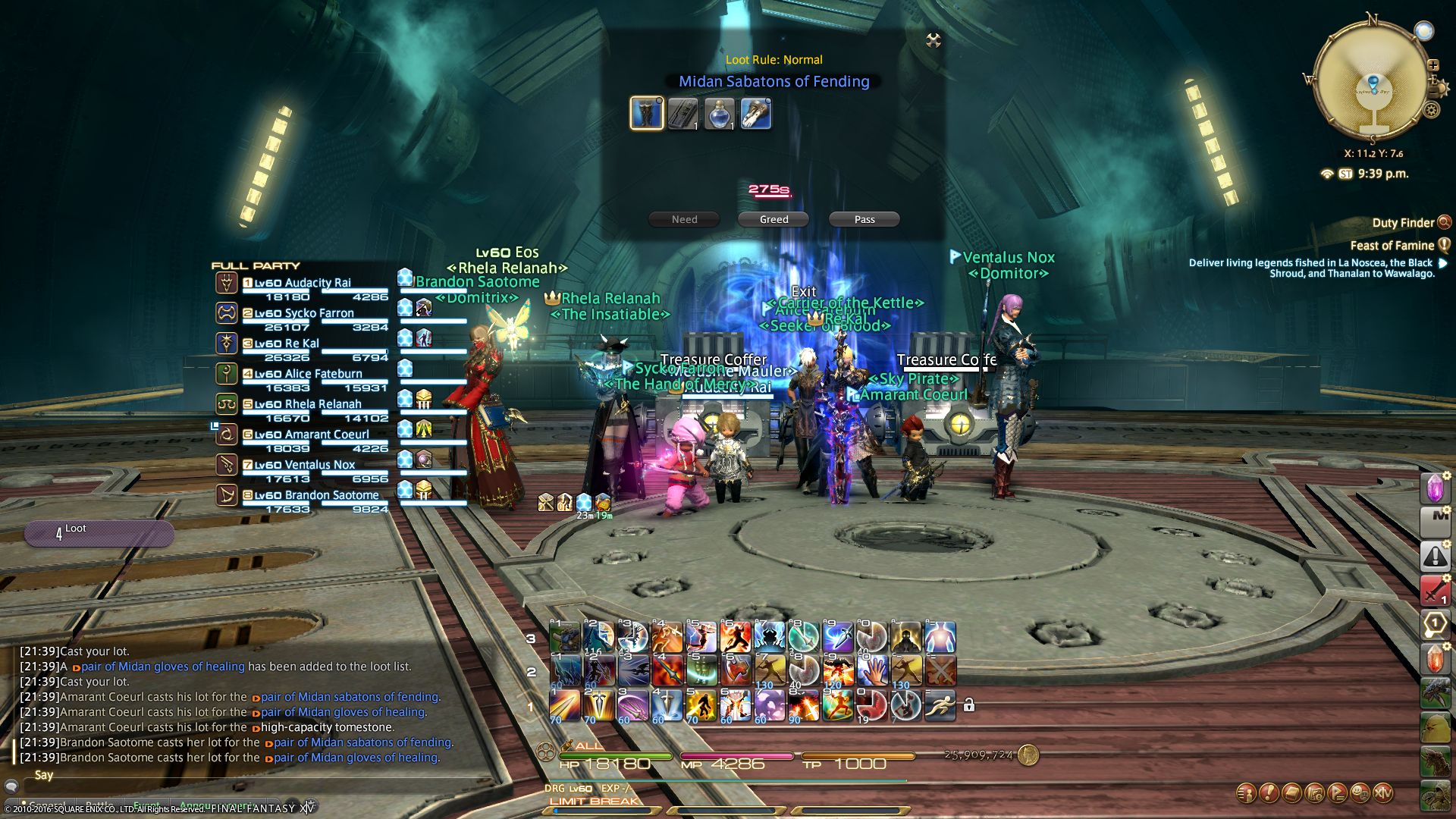Click the gil coin icon
This screenshot has width=1456, height=819.
click(x=1028, y=755)
